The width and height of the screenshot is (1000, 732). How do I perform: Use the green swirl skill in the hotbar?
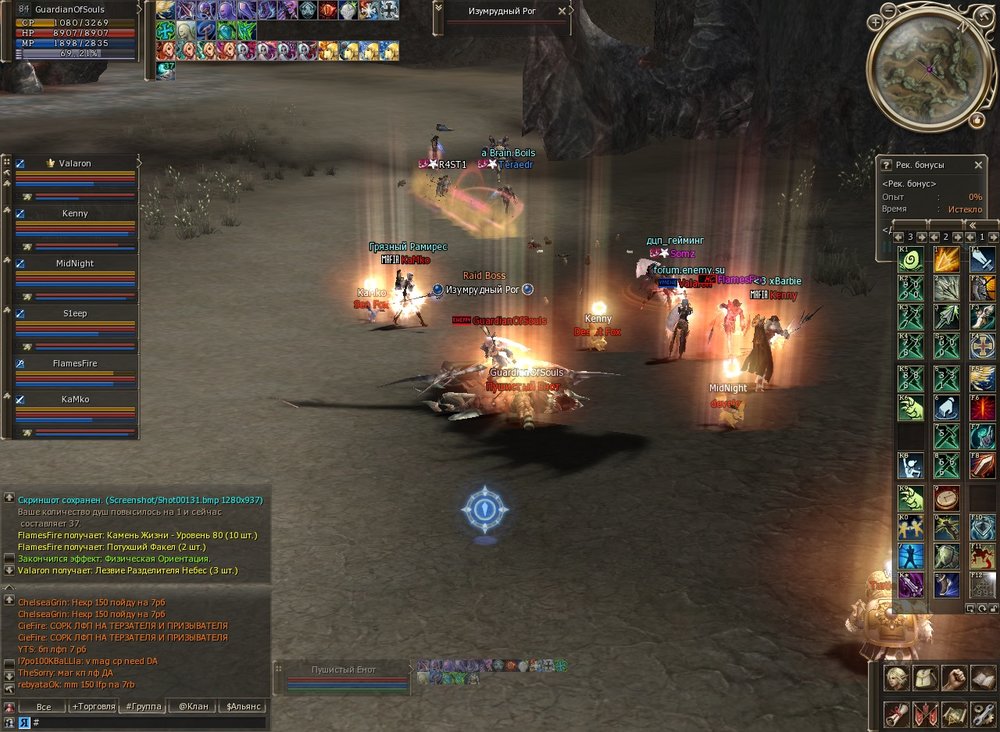(910, 260)
